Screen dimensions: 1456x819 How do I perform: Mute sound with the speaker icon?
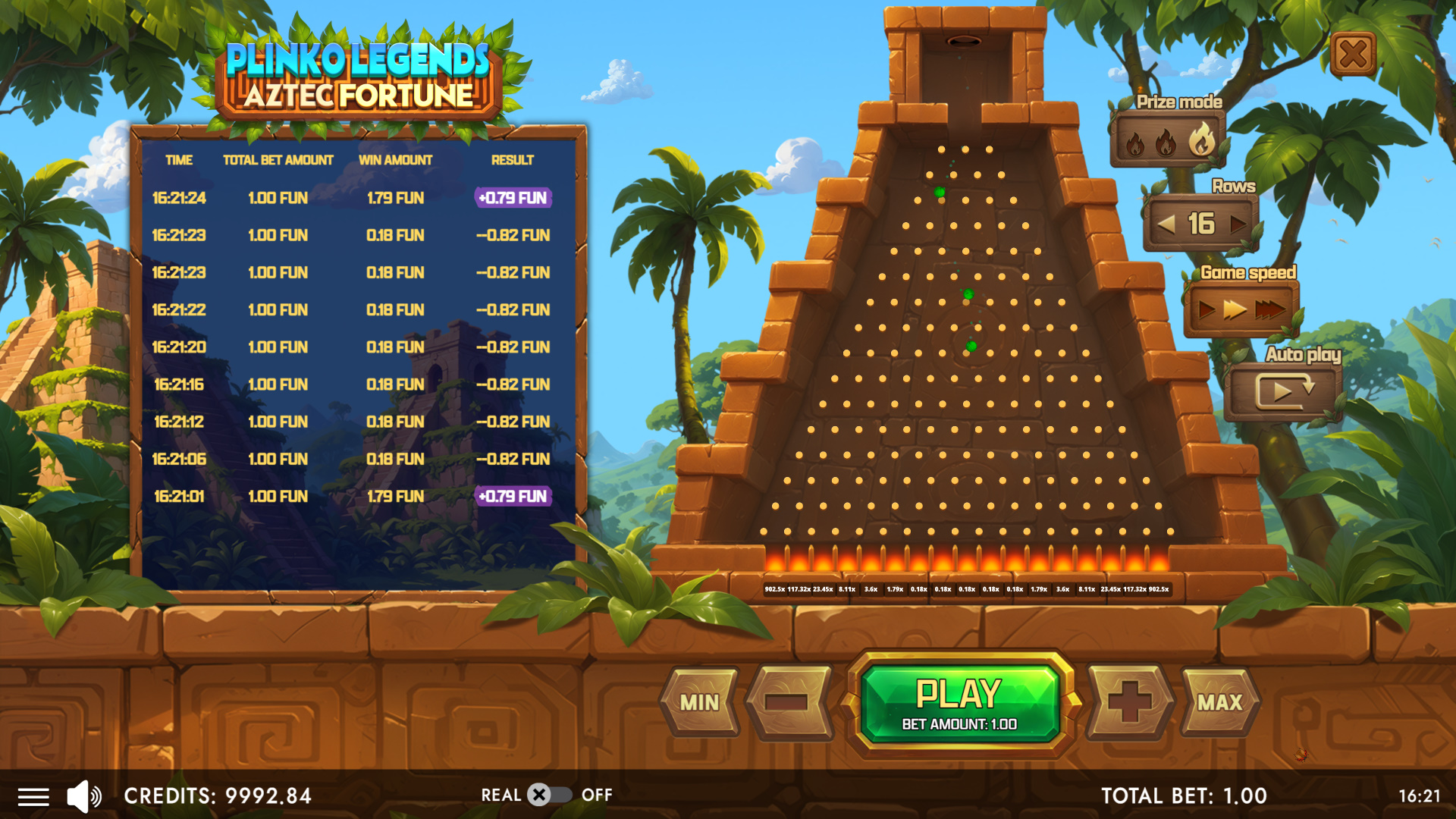83,796
